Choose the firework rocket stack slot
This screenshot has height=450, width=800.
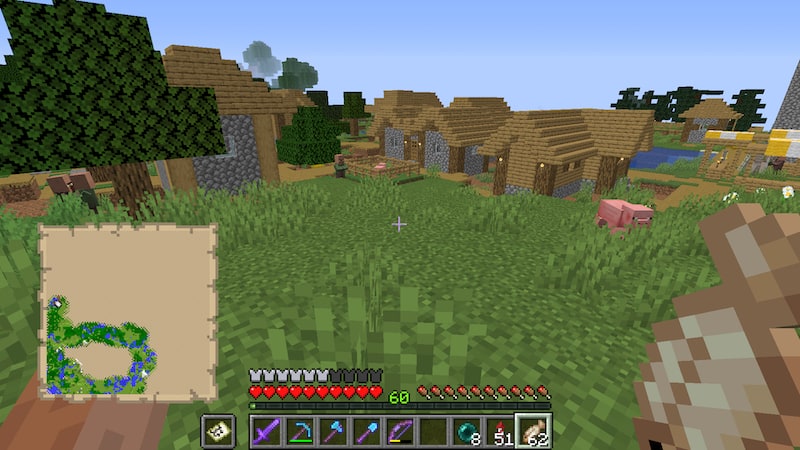(x=499, y=432)
